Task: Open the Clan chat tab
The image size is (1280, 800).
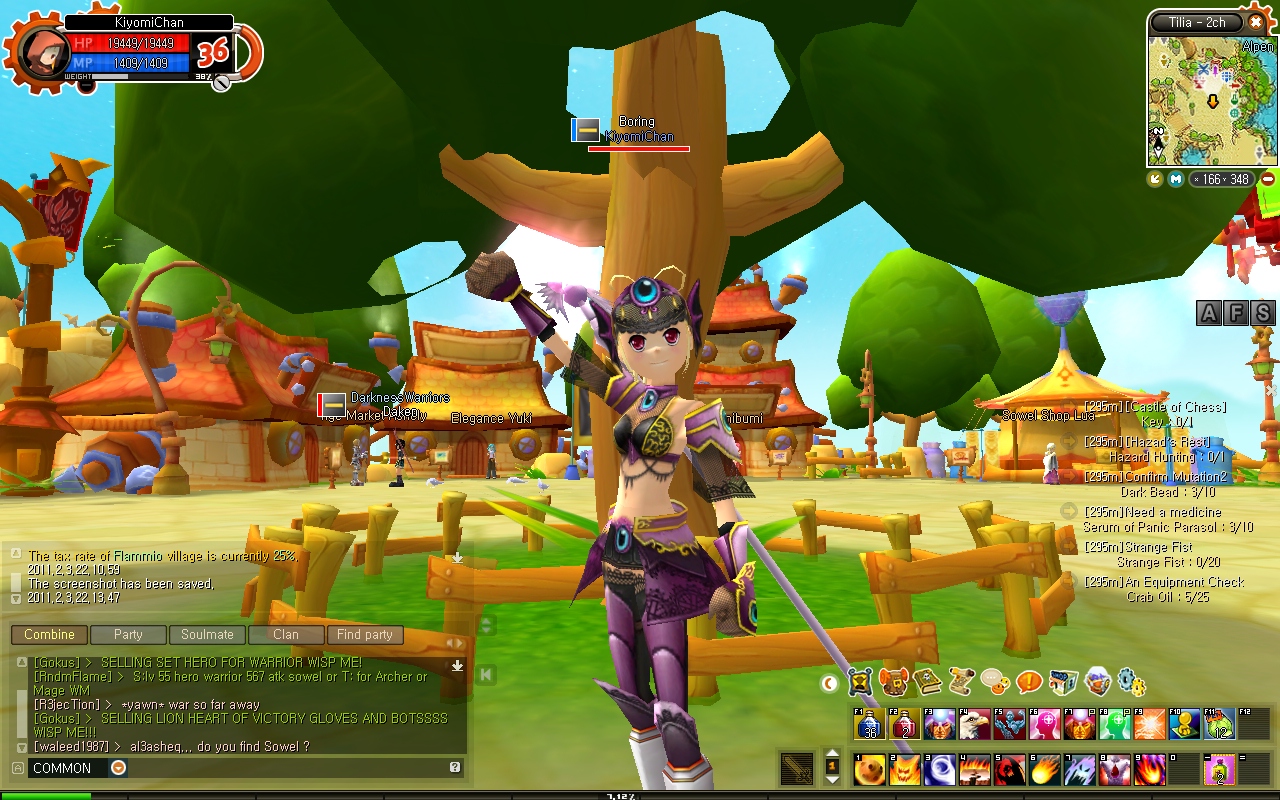Action: click(x=286, y=635)
